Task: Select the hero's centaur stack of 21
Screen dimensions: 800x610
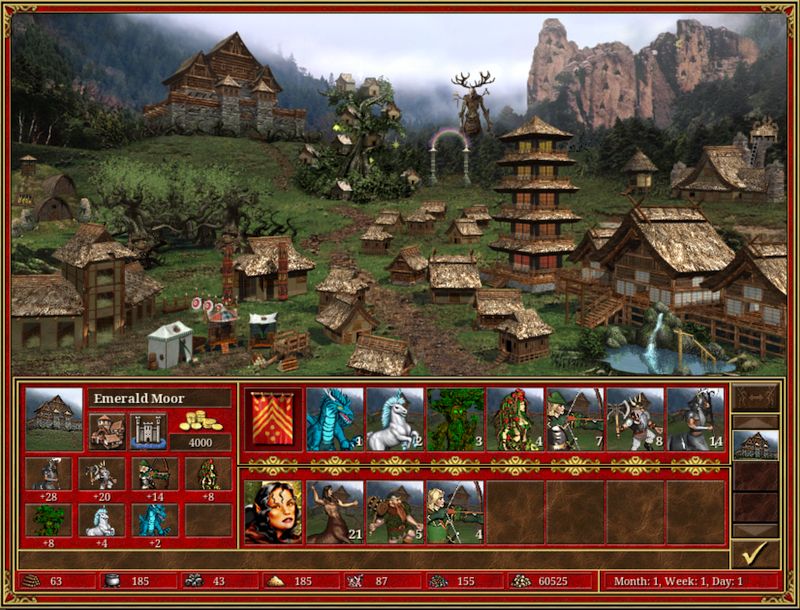Action: (x=334, y=511)
